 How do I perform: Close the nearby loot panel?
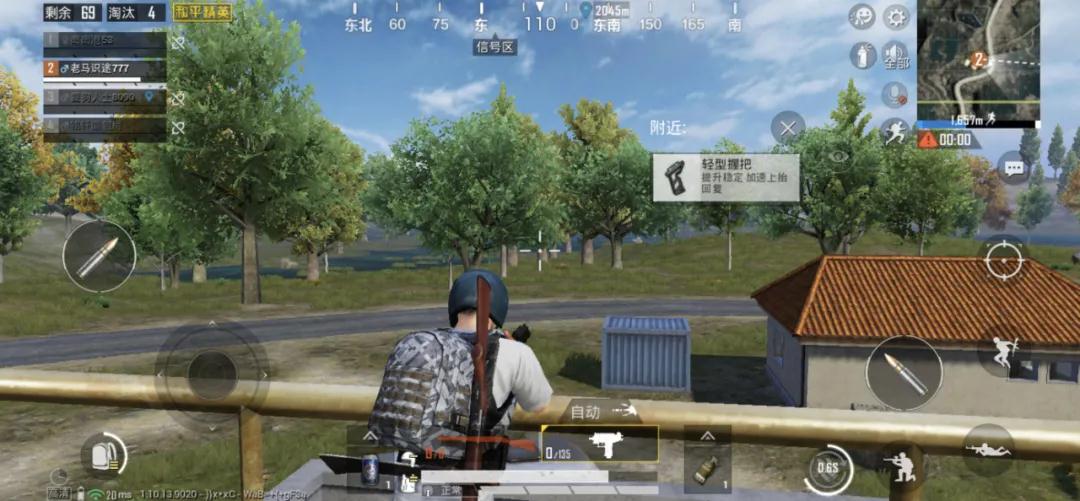(x=788, y=128)
